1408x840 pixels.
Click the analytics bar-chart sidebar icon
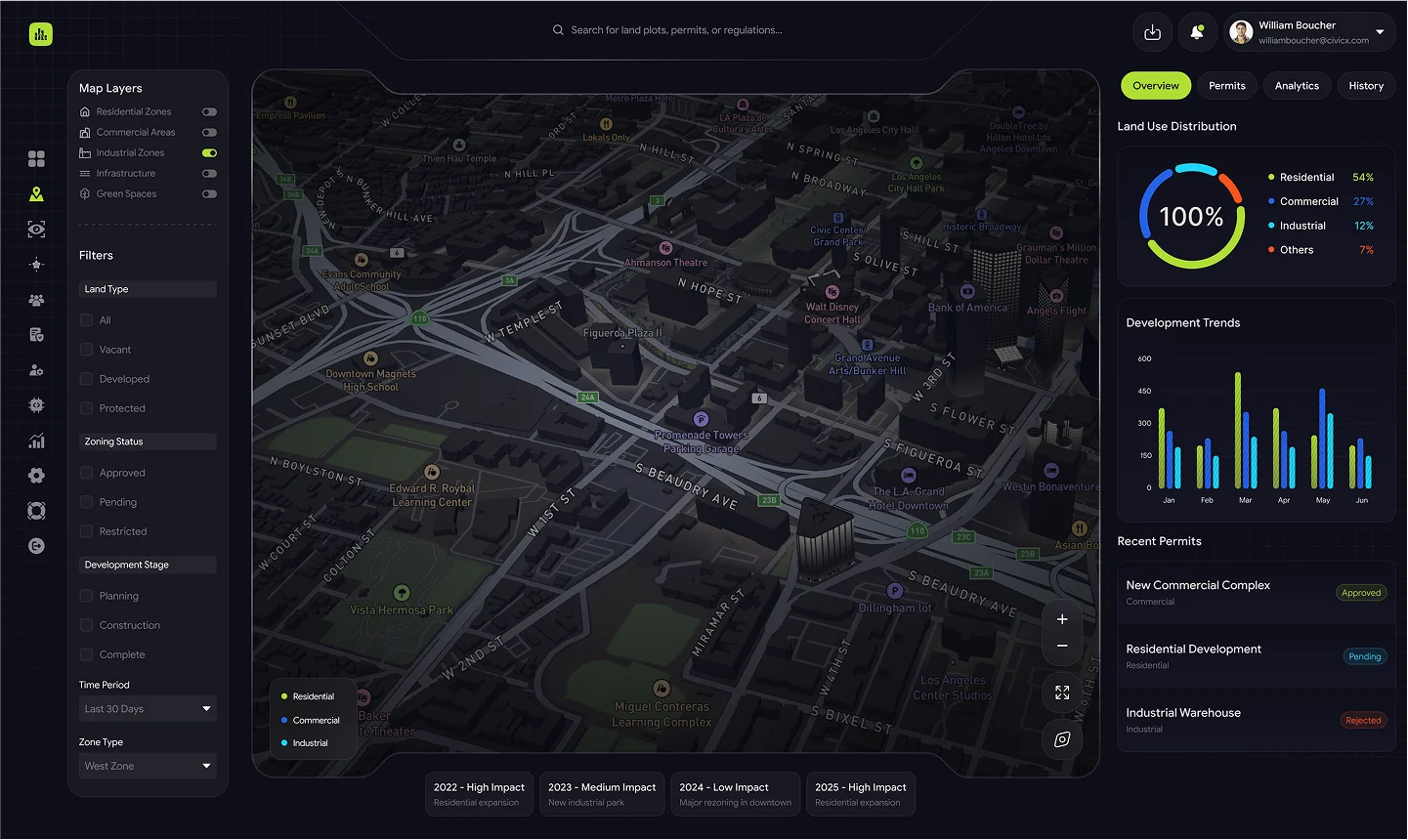[36, 441]
